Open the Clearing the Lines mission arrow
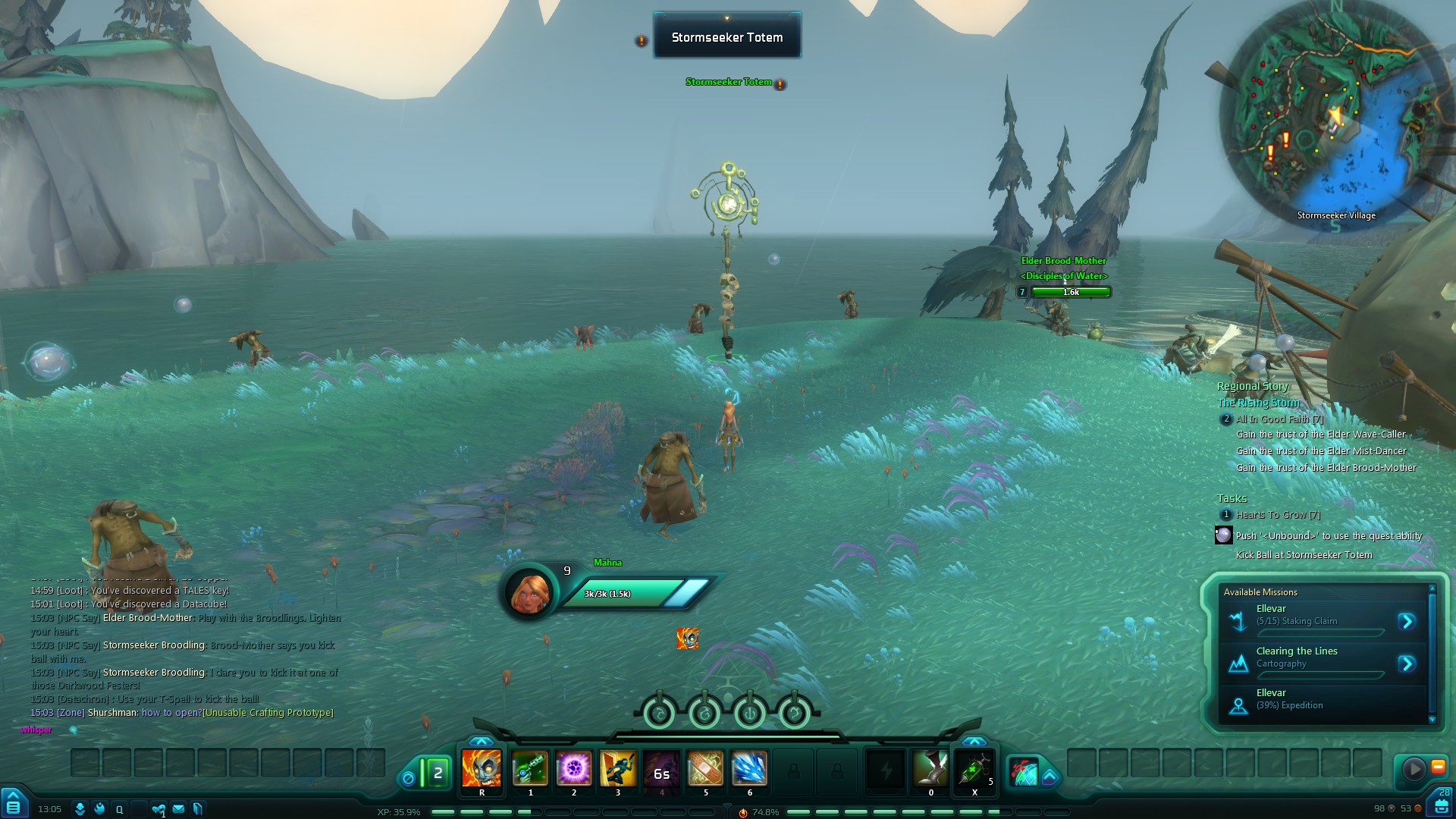This screenshot has width=1456, height=819. [x=1407, y=664]
